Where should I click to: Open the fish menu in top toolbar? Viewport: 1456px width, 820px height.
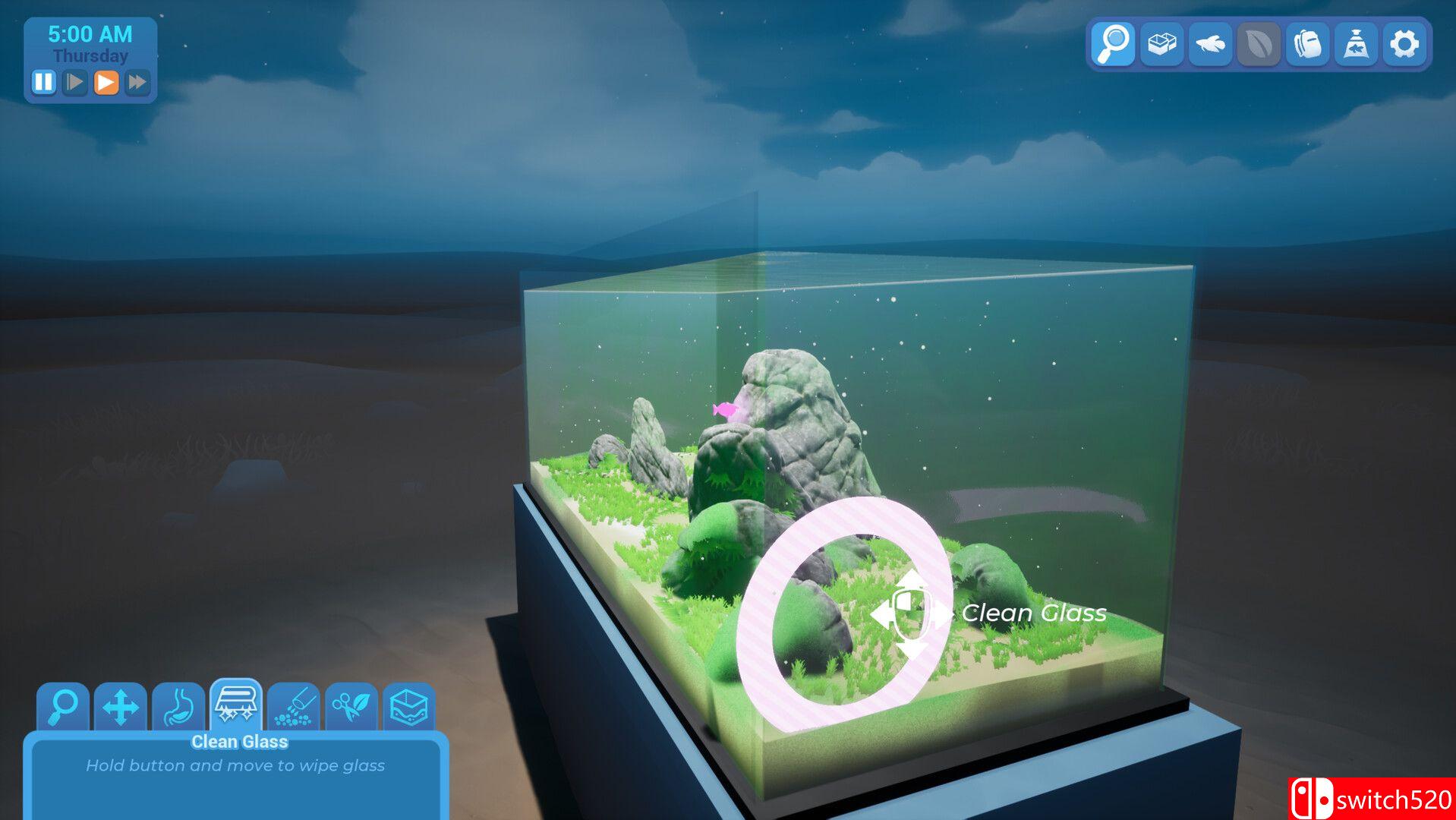pyautogui.click(x=1210, y=44)
